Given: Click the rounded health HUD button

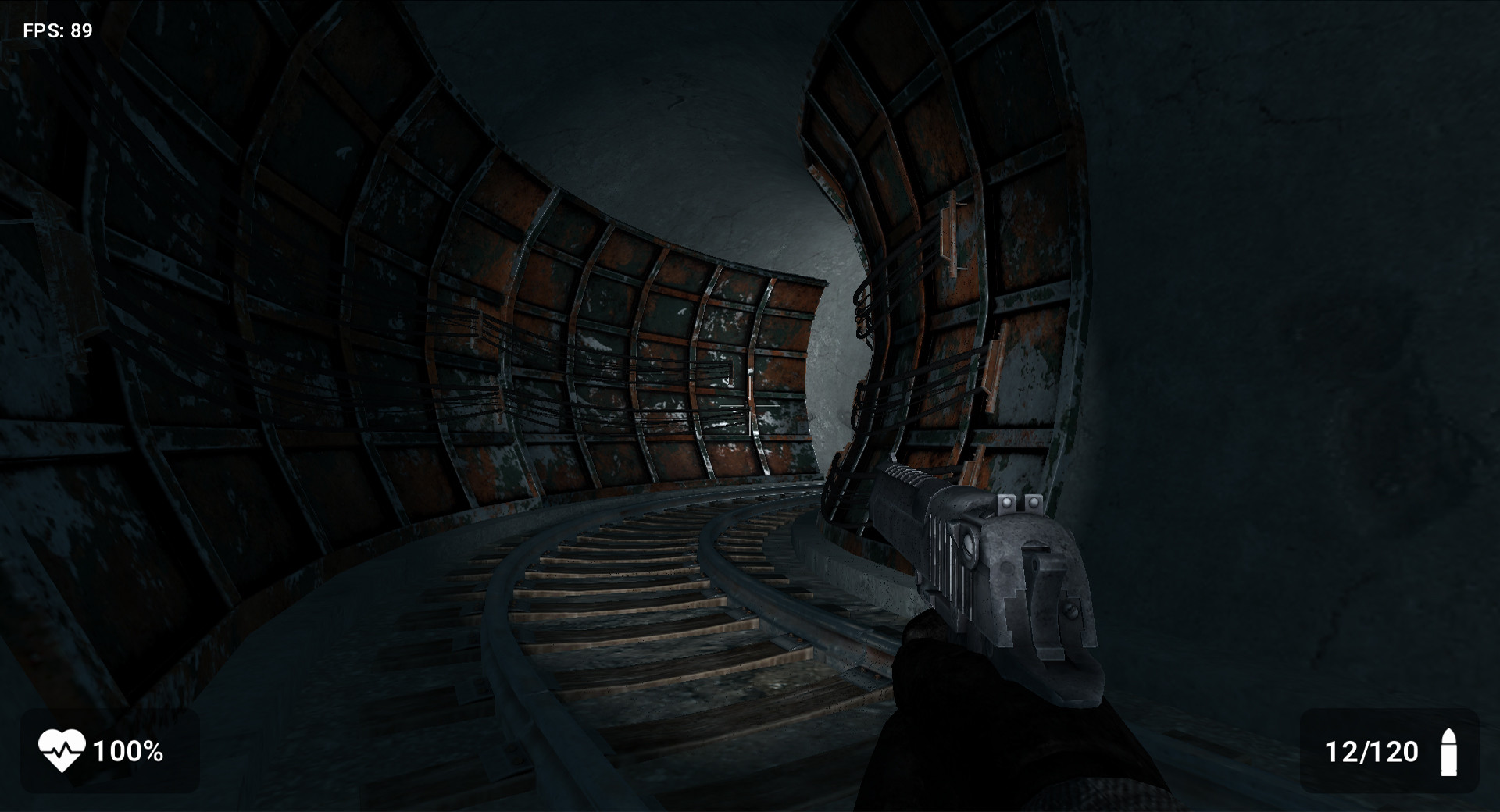Looking at the screenshot, I should [109, 752].
